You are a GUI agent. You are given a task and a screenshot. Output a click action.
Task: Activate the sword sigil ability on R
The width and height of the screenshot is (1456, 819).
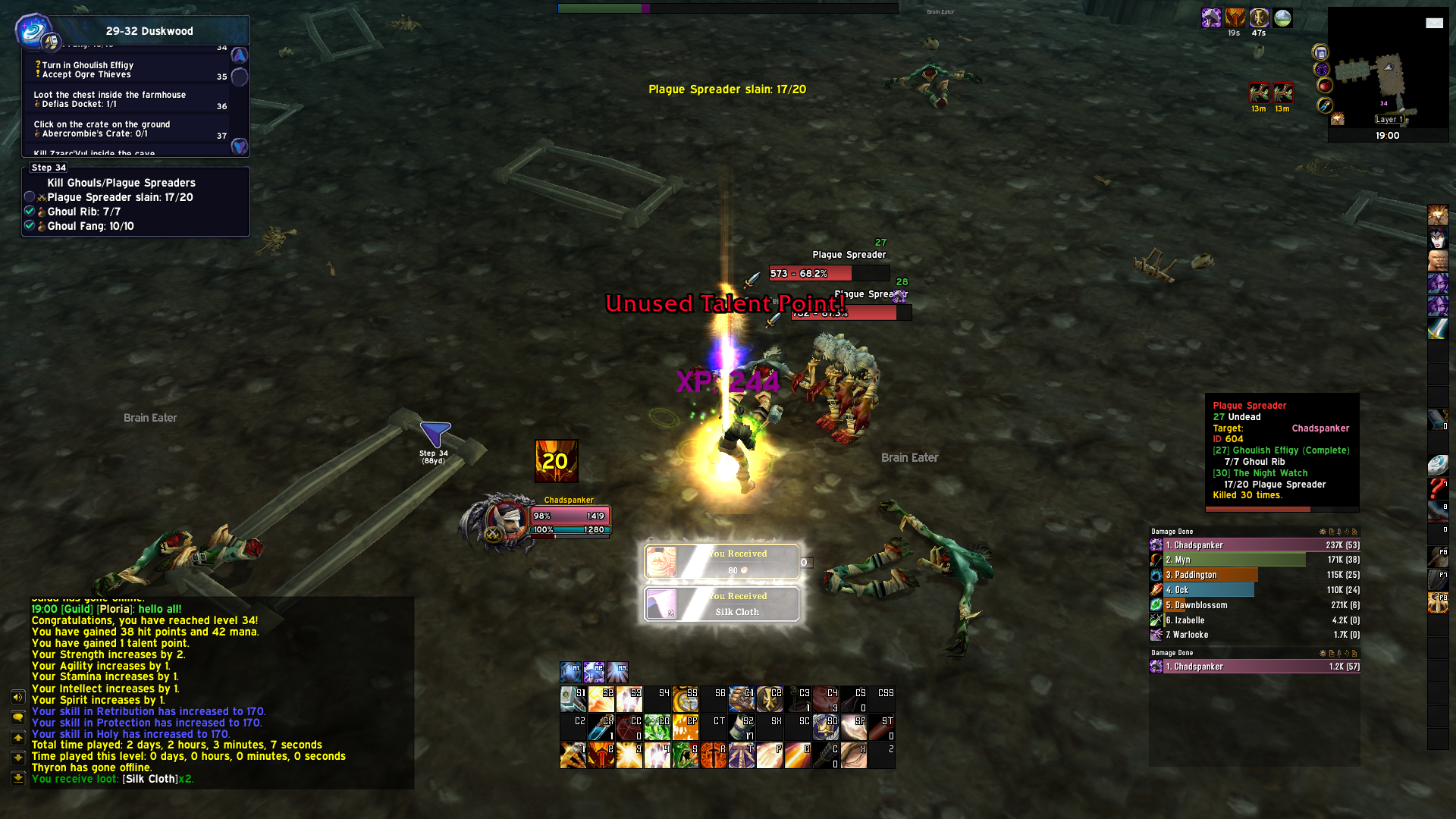coord(713,755)
